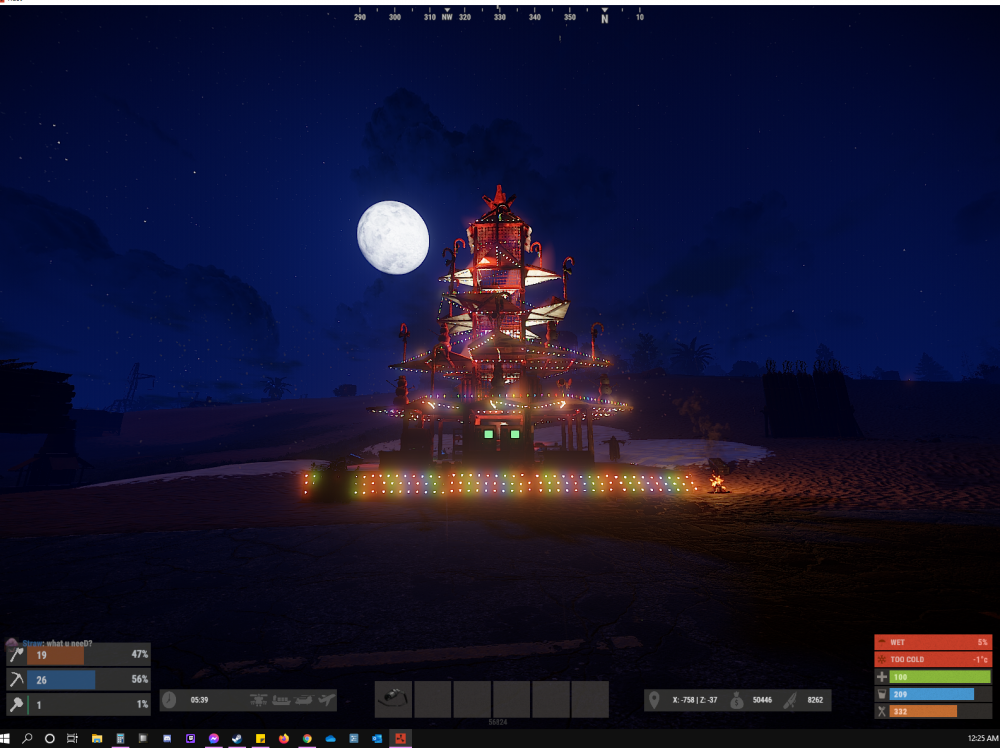Viewport: 1000px width, 748px height.
Task: Click the airdrop plane event icon
Action: 325,700
